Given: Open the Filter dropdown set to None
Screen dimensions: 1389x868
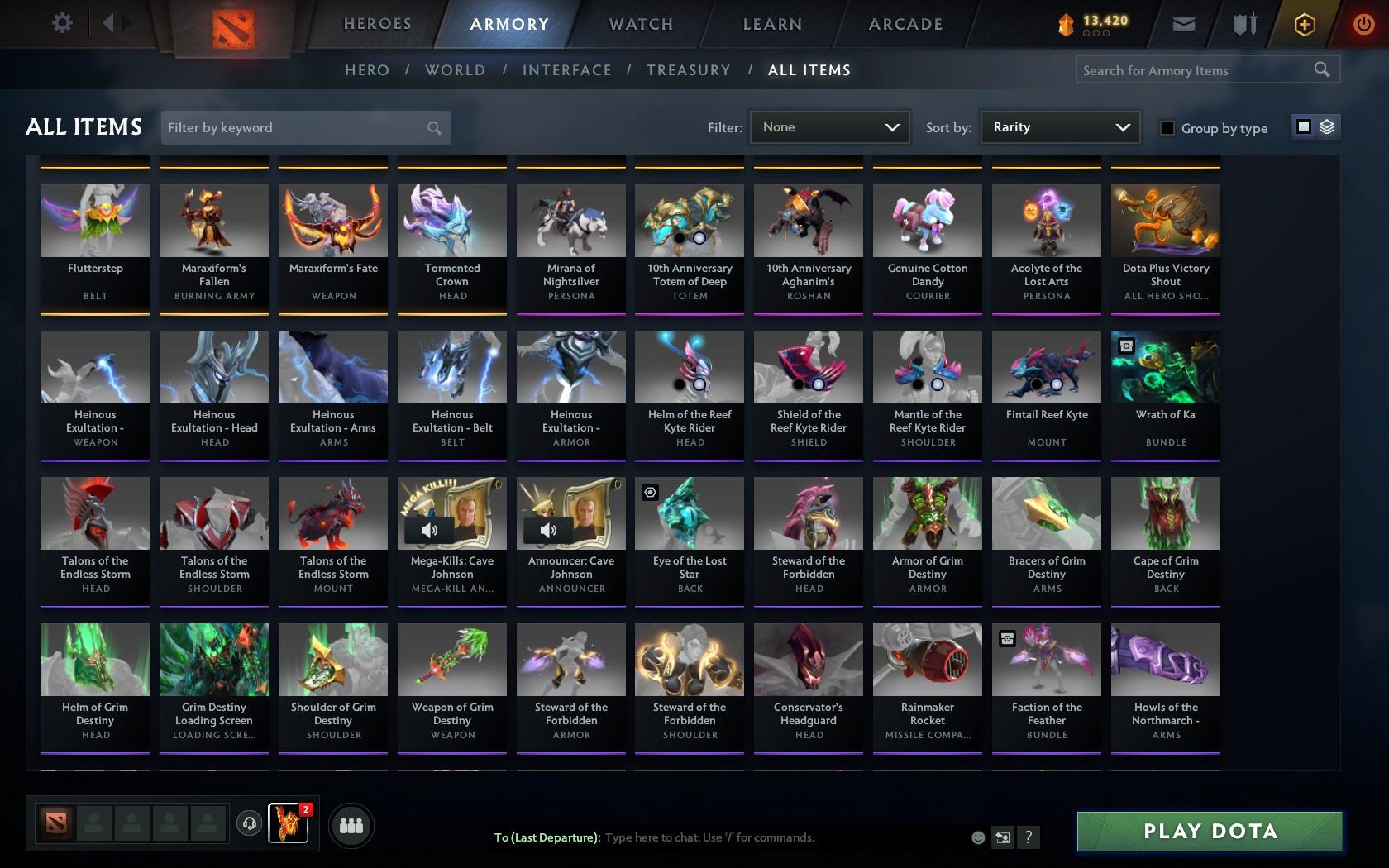Looking at the screenshot, I should pyautogui.click(x=829, y=127).
